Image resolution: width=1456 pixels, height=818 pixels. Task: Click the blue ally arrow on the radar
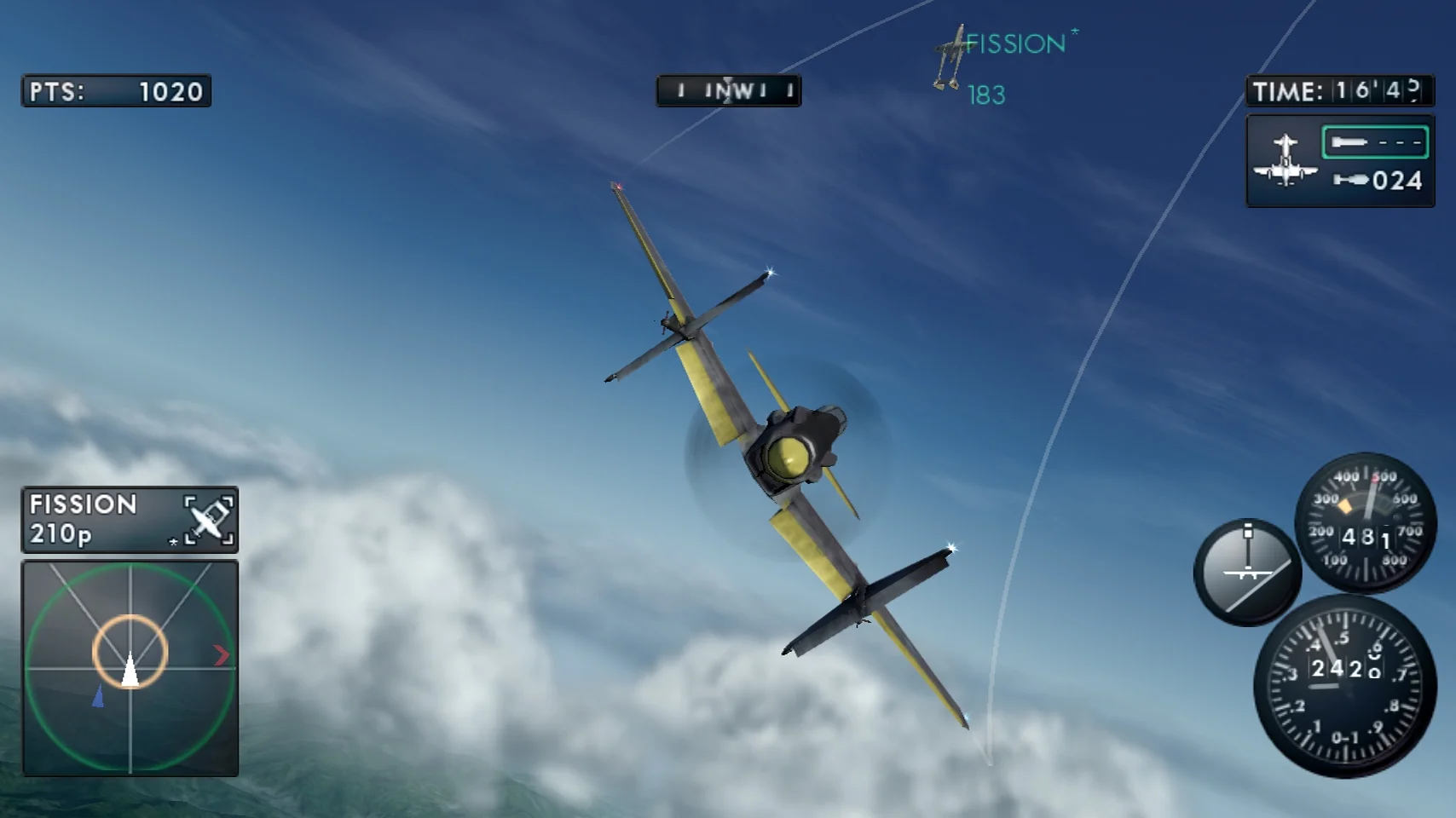[x=98, y=698]
